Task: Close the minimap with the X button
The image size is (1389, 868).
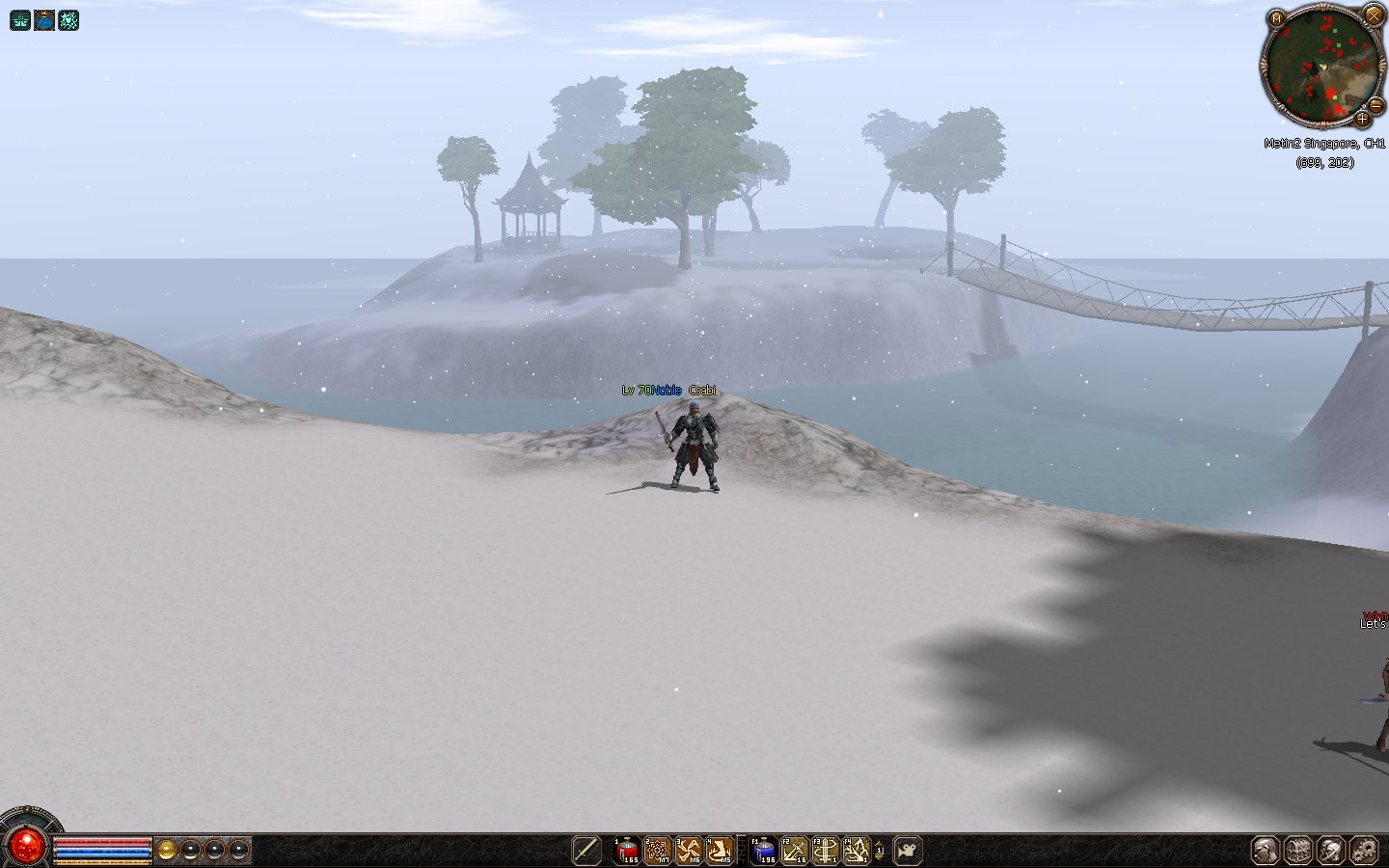Action: click(1374, 14)
